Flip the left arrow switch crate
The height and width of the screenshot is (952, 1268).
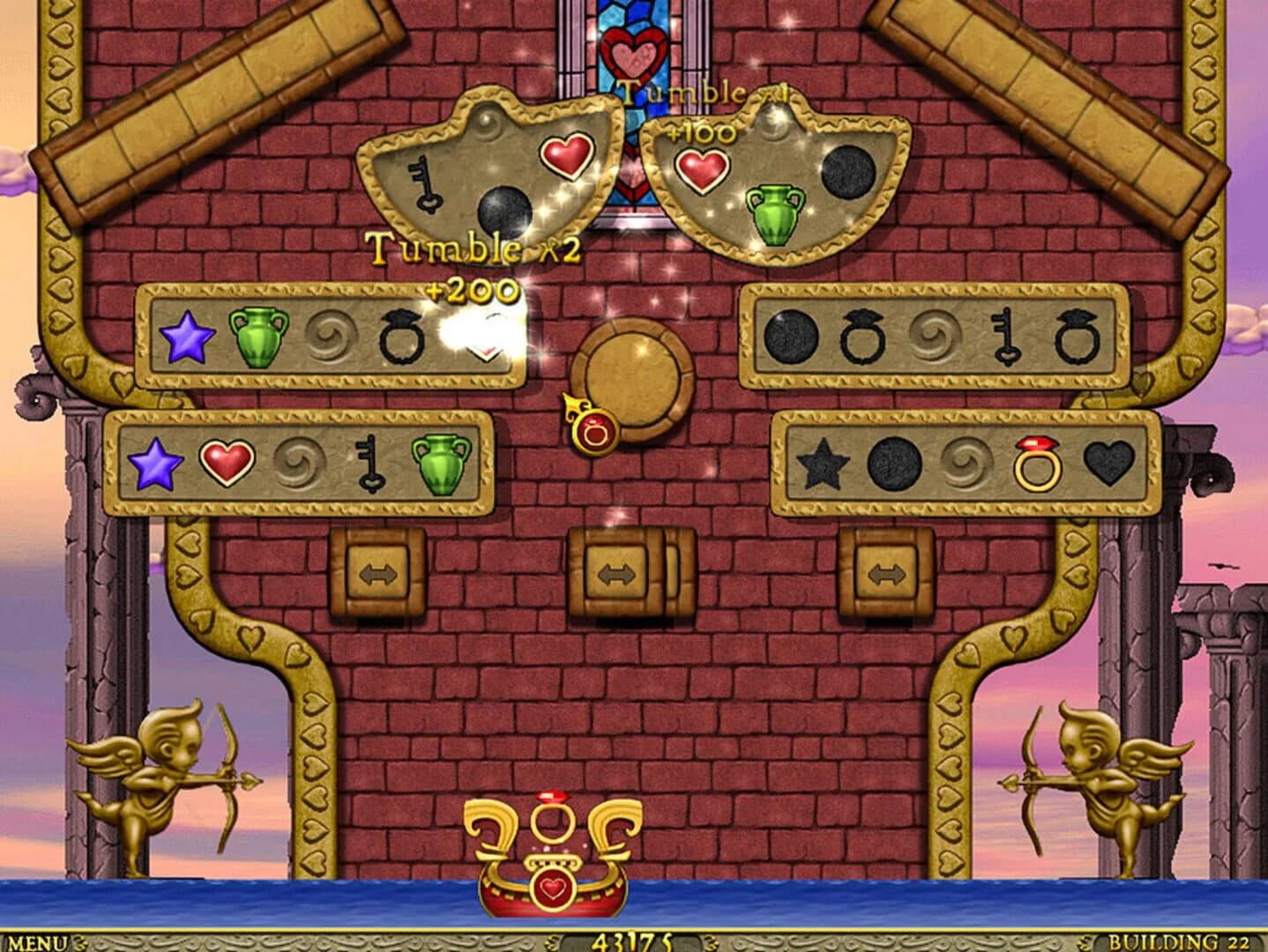coord(379,574)
